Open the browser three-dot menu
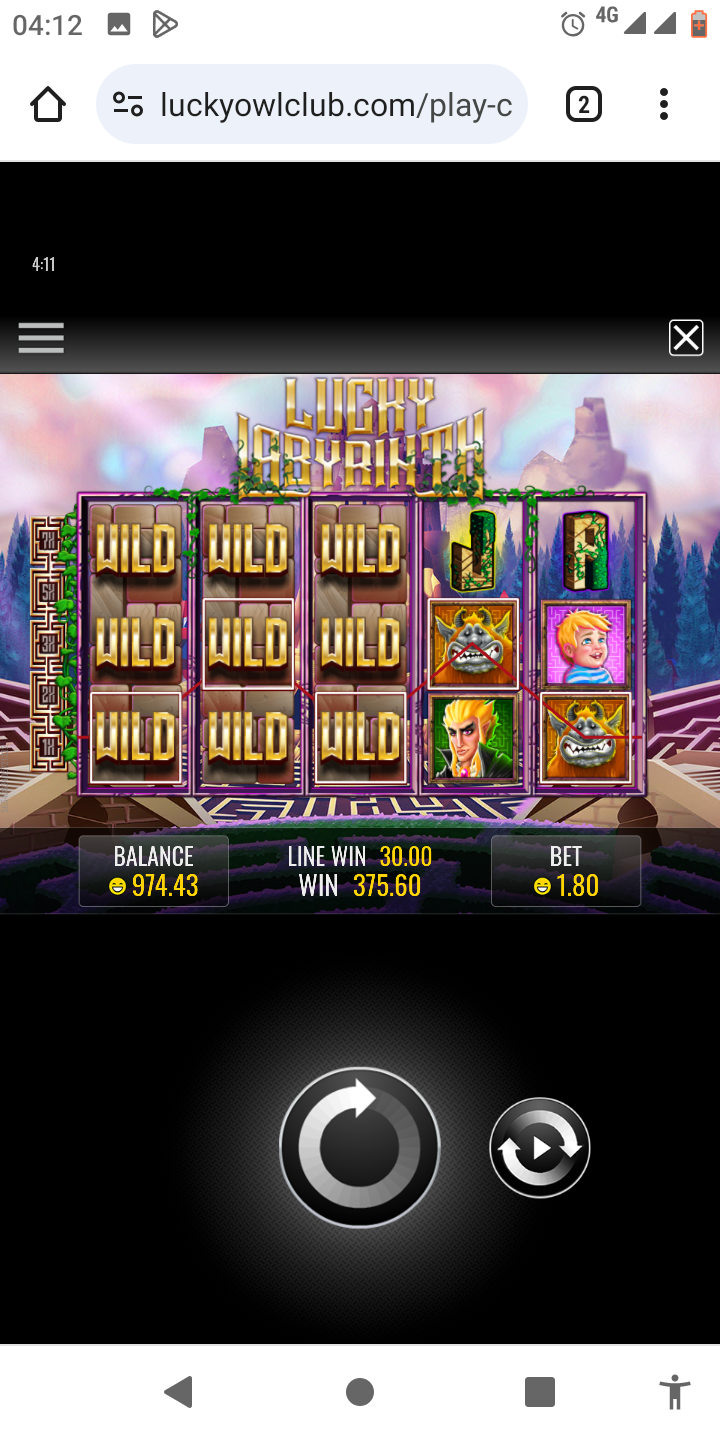The width and height of the screenshot is (720, 1440). (x=663, y=104)
